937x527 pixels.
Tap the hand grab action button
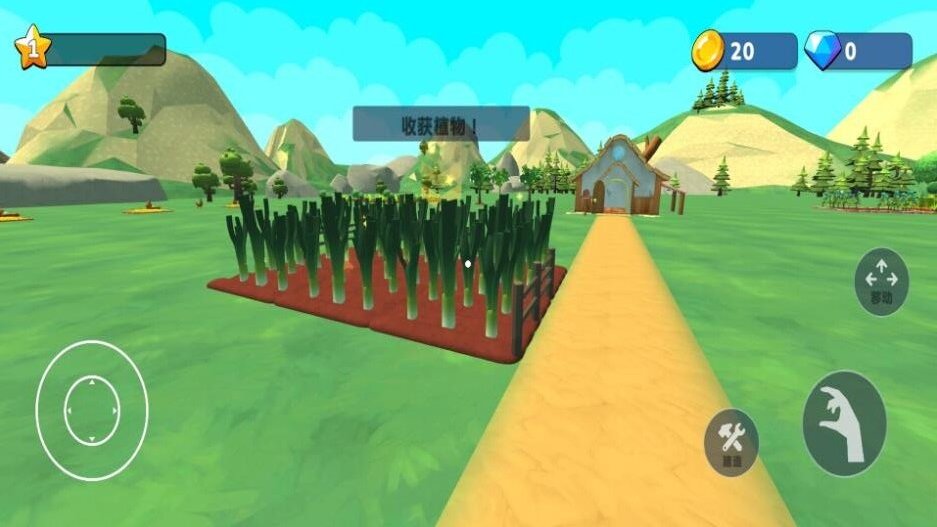tap(844, 423)
